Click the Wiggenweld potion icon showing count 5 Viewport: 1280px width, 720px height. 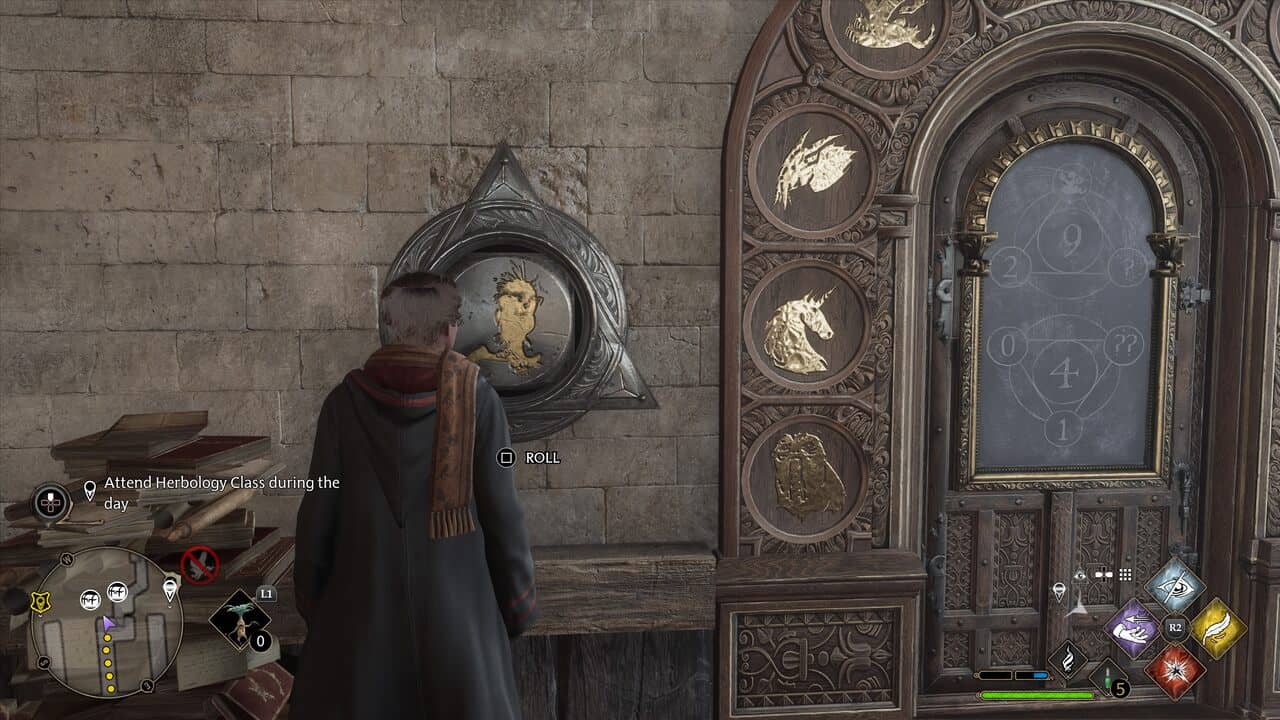[1107, 679]
